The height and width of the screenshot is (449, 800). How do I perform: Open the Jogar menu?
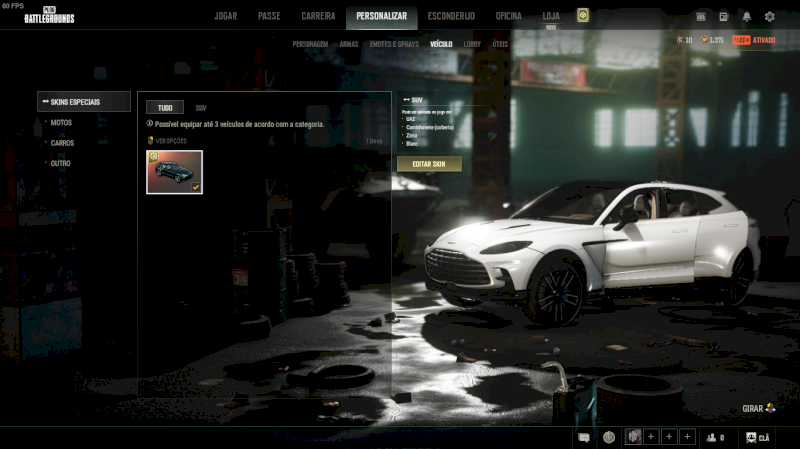tap(225, 16)
